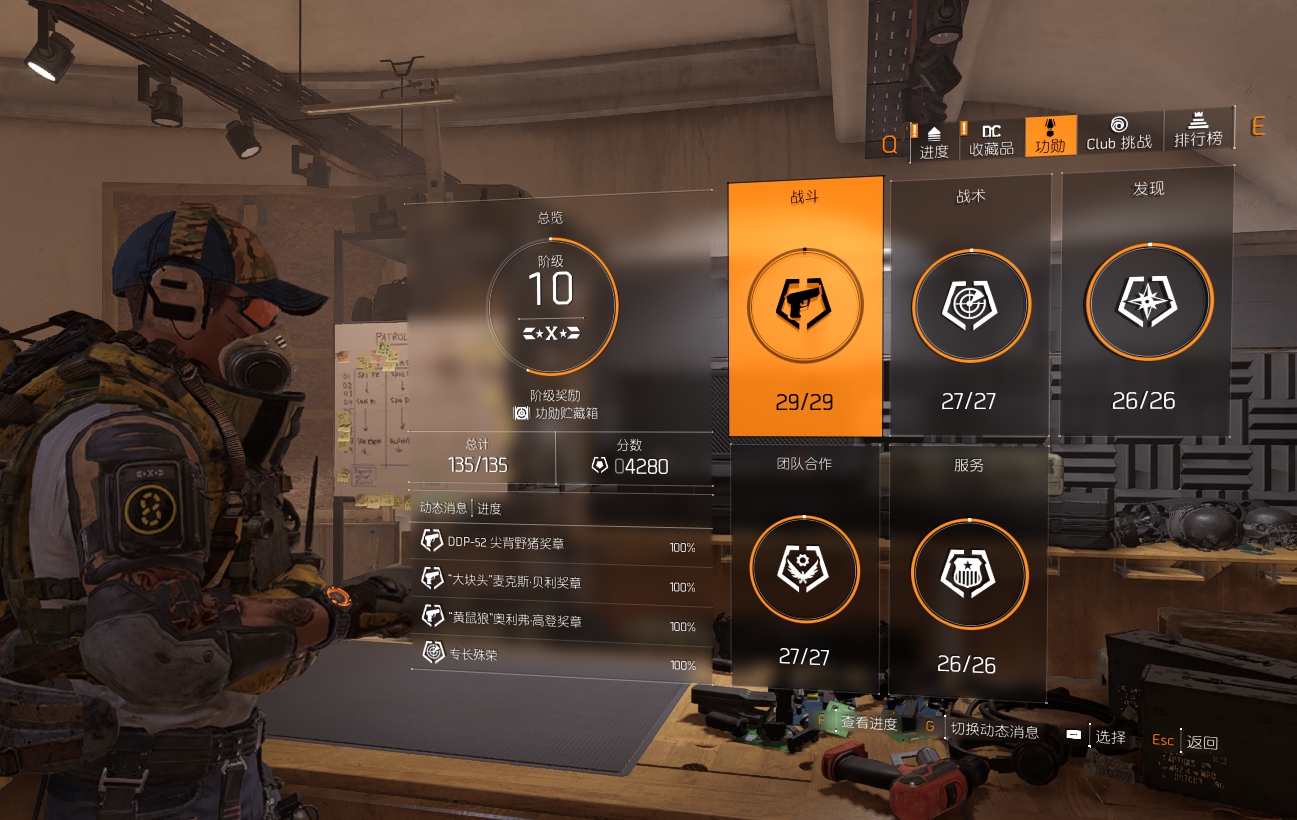Open the 专长殊荣 commendation row
The height and width of the screenshot is (820, 1297).
click(x=560, y=659)
